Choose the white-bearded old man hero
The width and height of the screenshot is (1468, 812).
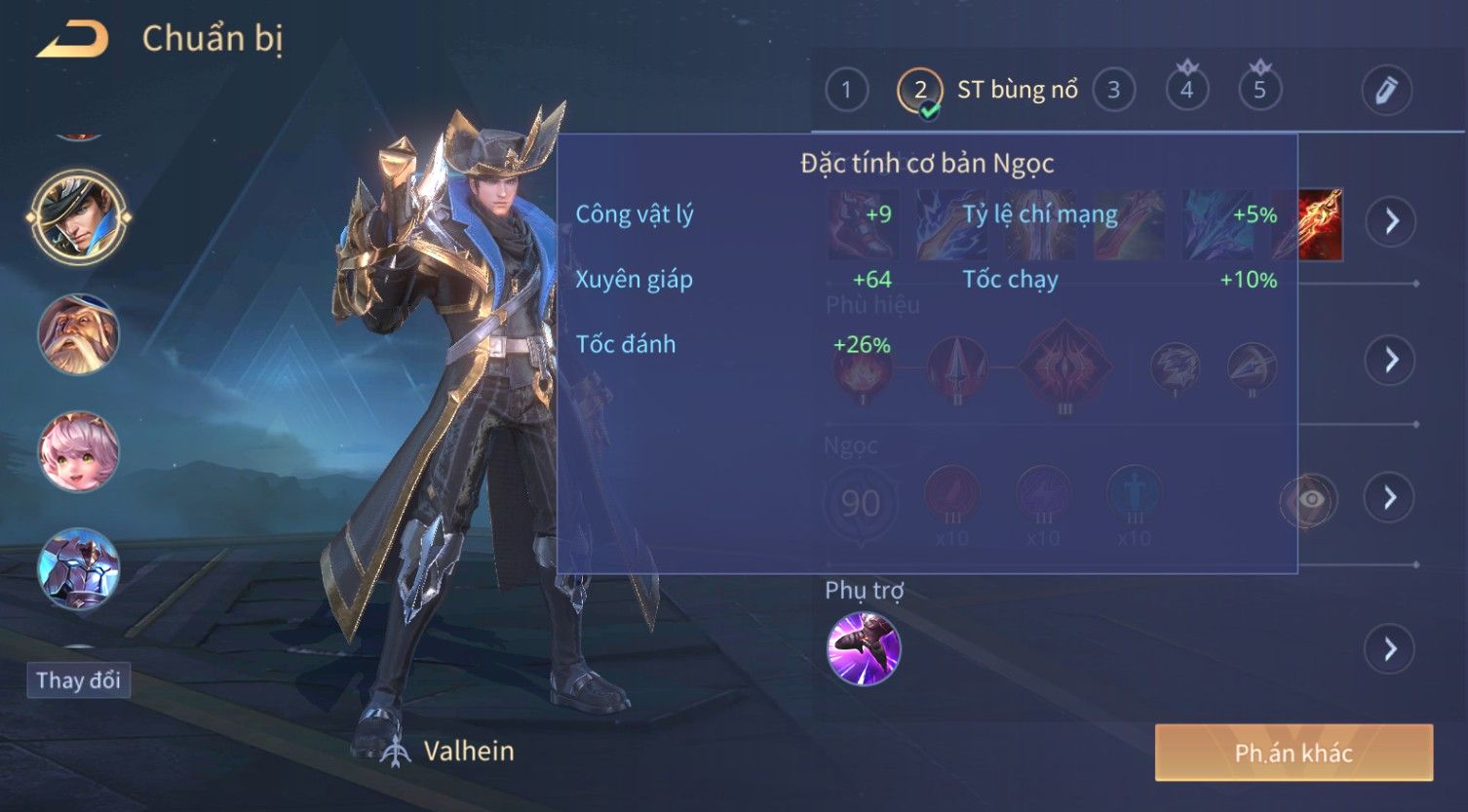pyautogui.click(x=78, y=334)
